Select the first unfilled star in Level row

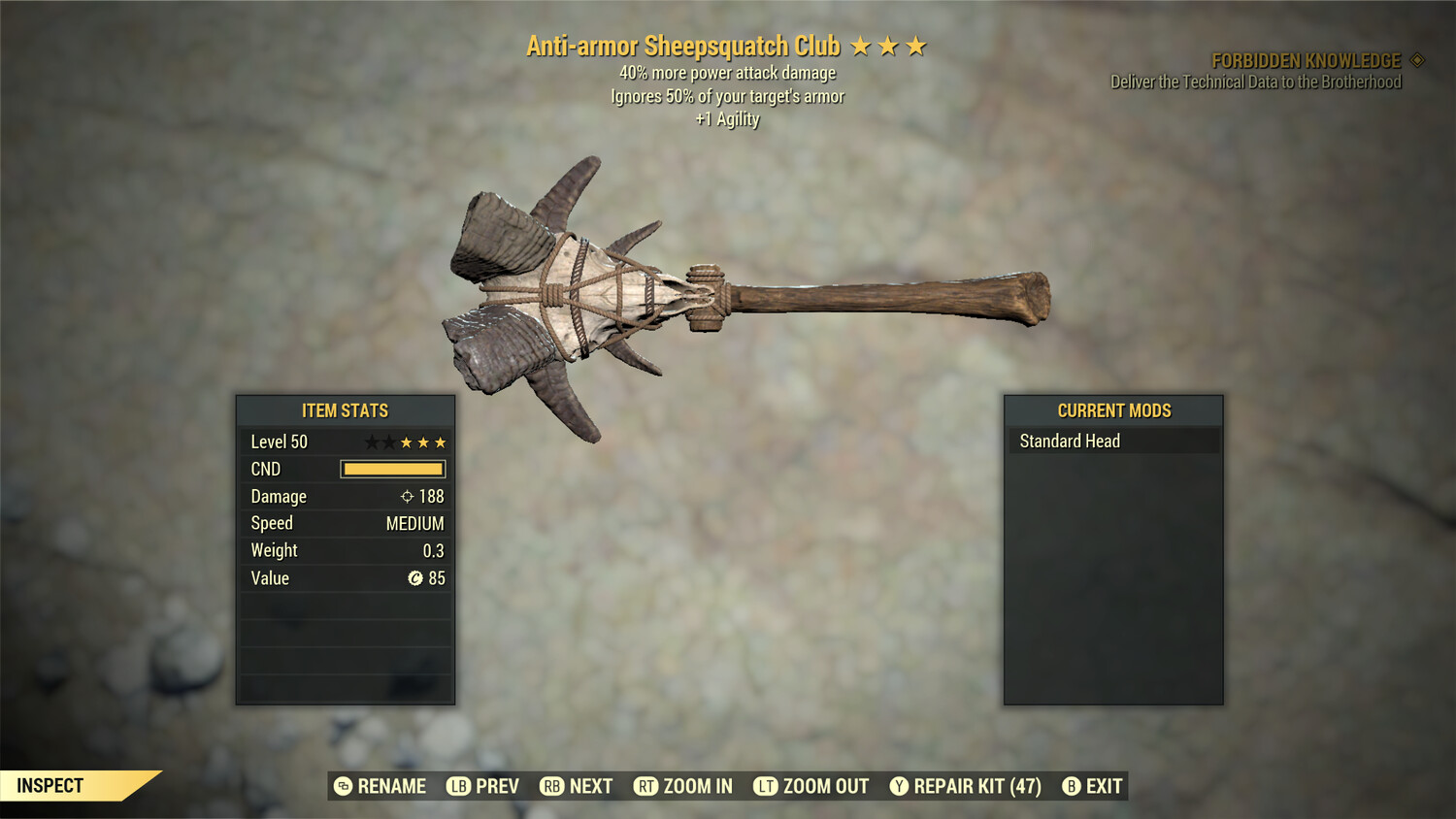374,442
